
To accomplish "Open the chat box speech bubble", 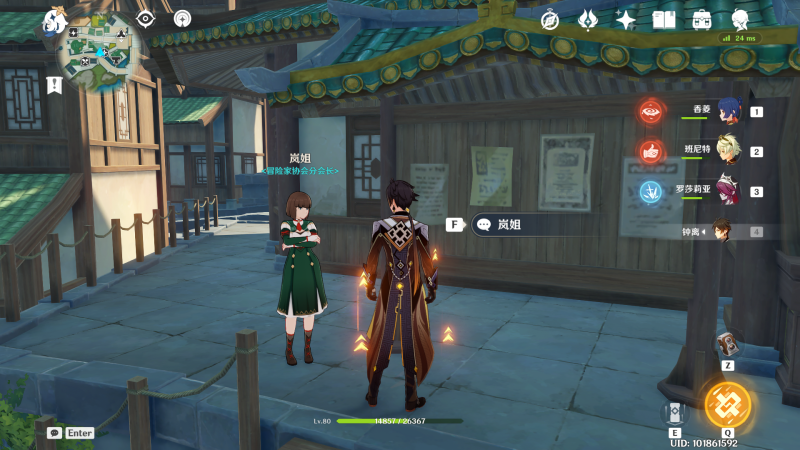I will (x=54, y=433).
